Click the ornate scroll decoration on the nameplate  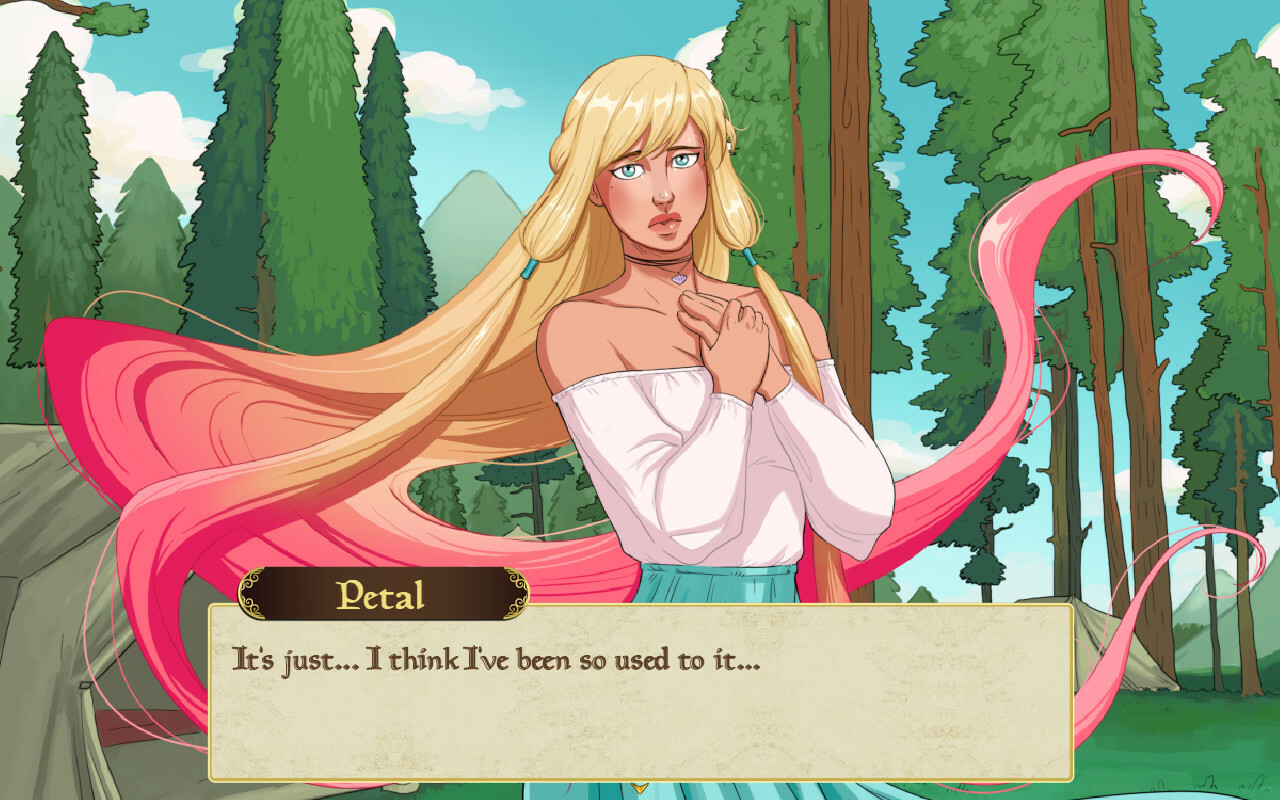click(x=251, y=592)
